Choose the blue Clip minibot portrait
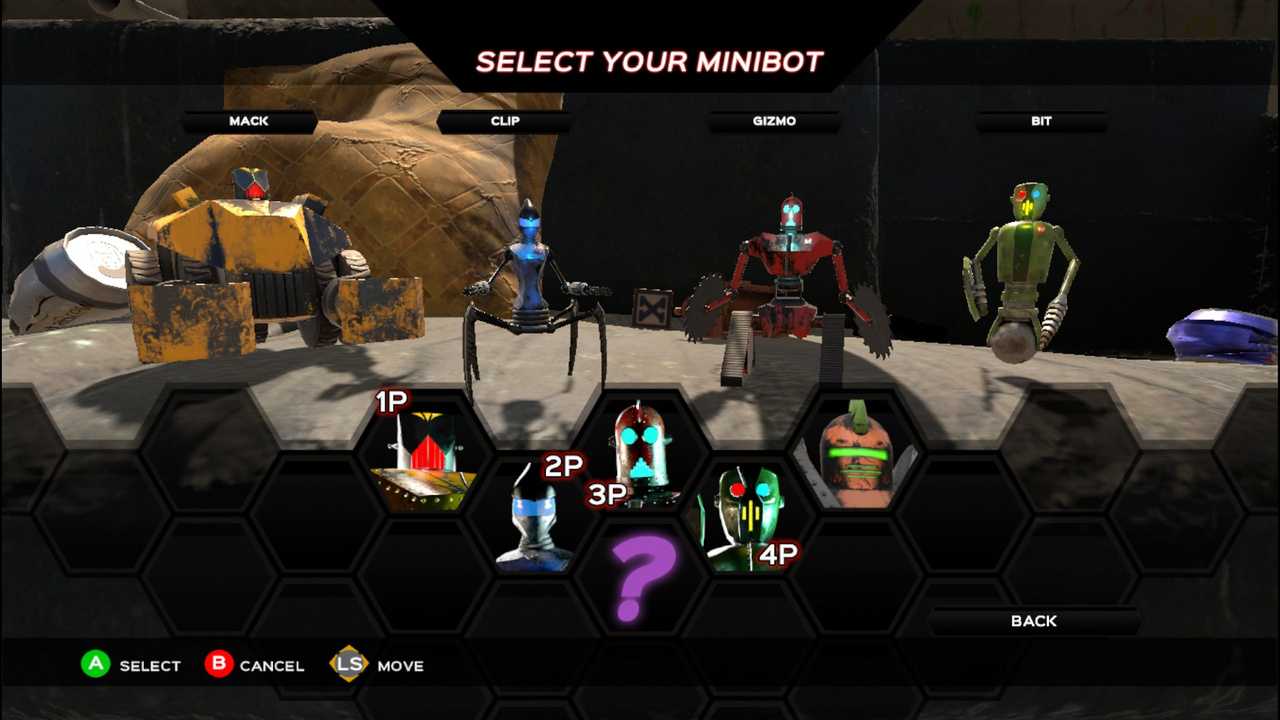Screen dimensions: 1280x720 (535, 520)
